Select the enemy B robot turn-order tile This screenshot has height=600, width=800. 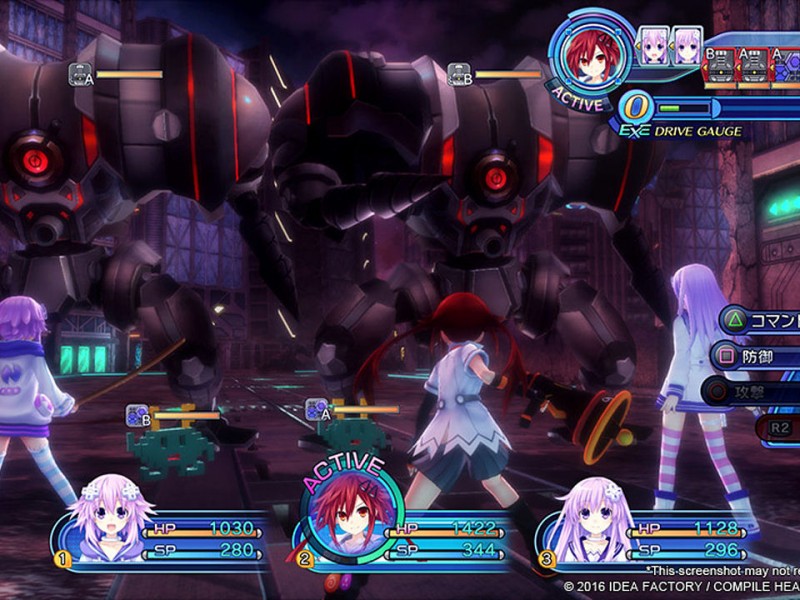coord(718,65)
